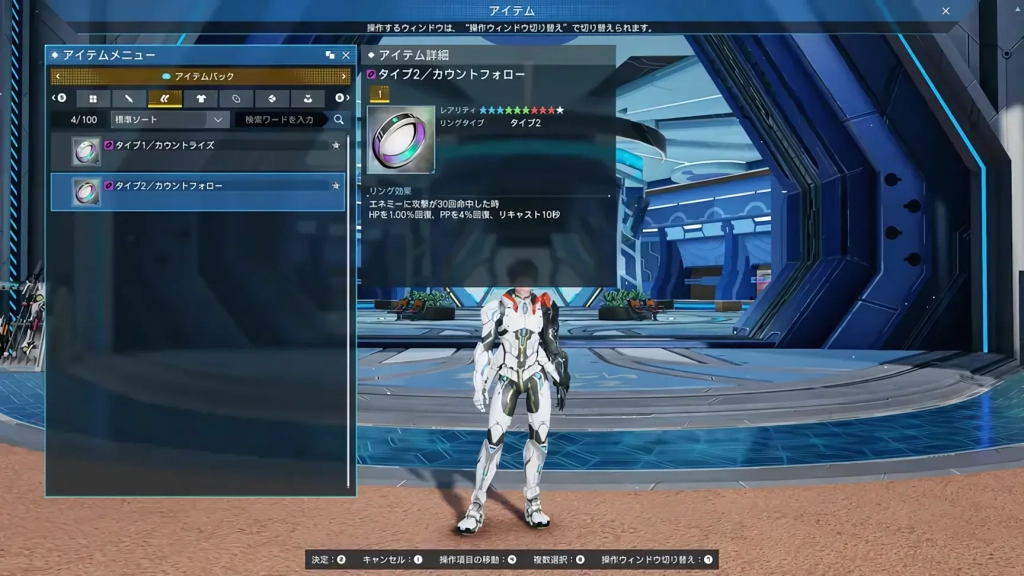Click the ring thumbnail in item details
Screen dimensions: 1024x576
(x=400, y=139)
